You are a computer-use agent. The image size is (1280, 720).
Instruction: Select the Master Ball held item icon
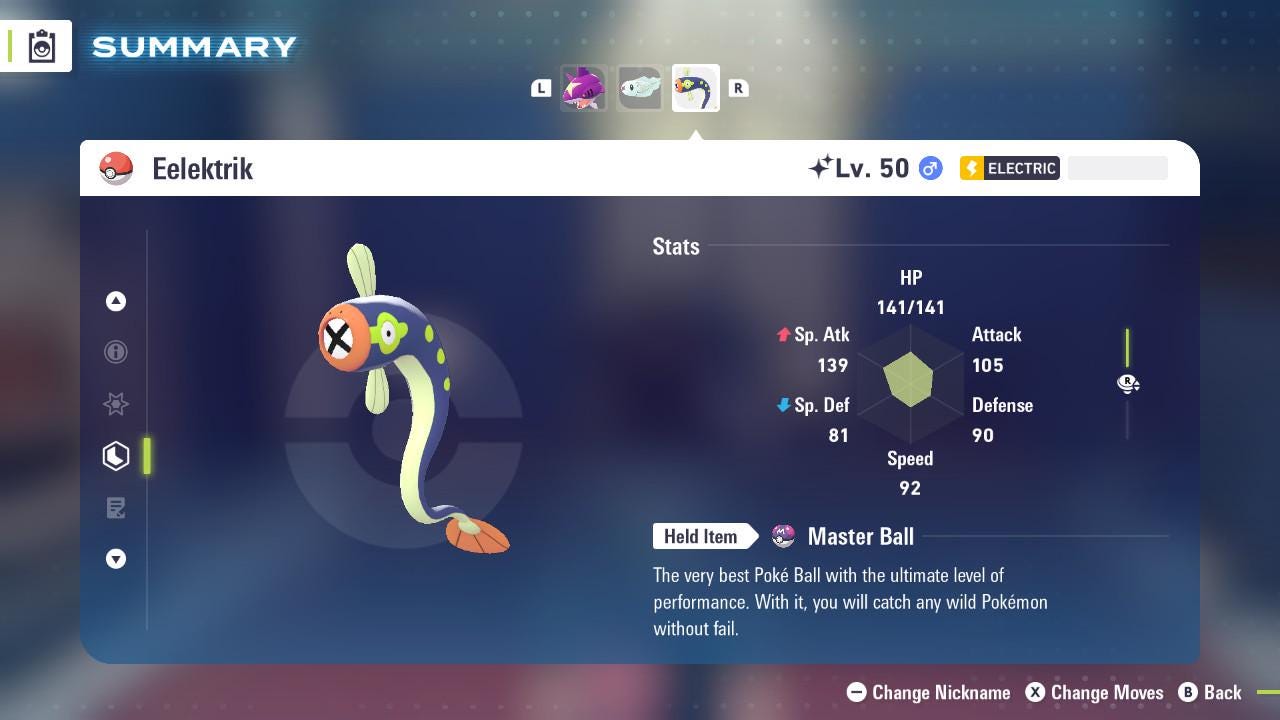[781, 536]
